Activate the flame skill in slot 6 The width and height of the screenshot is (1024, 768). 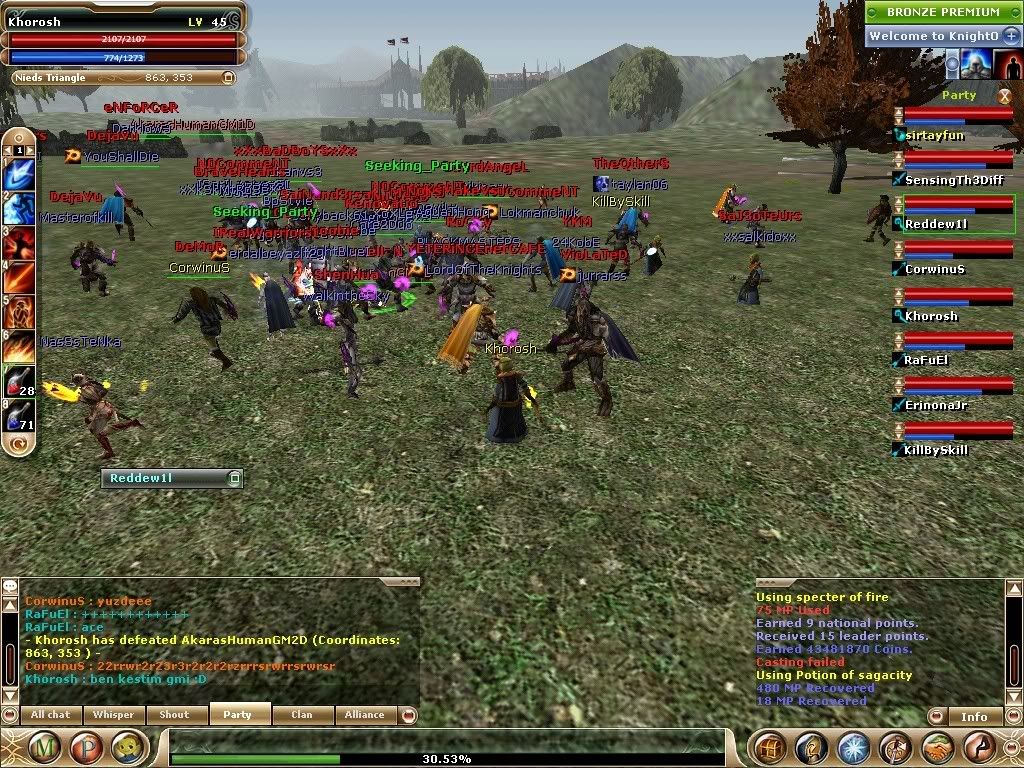(x=19, y=346)
